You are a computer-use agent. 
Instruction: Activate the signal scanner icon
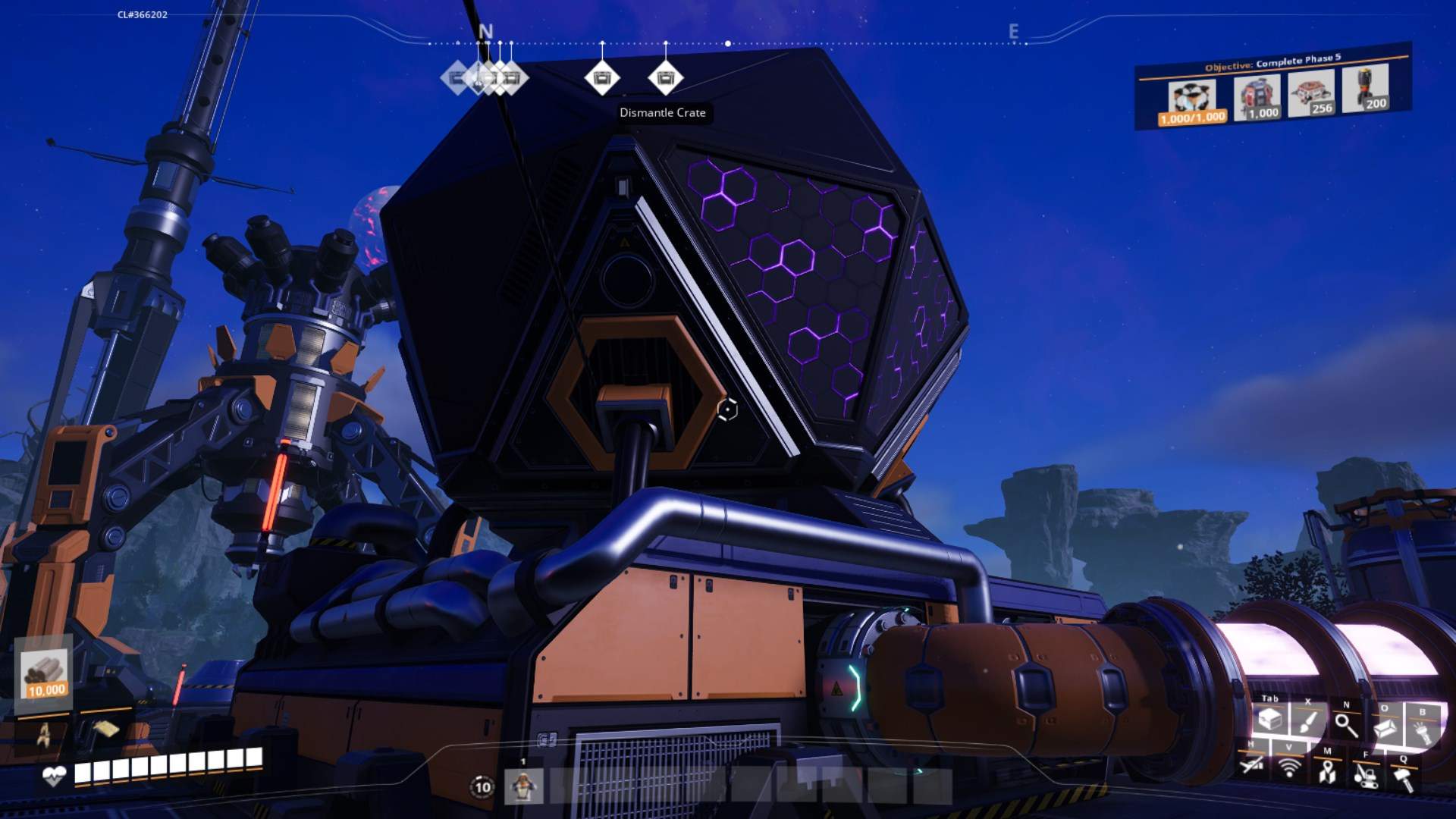coord(1289,768)
